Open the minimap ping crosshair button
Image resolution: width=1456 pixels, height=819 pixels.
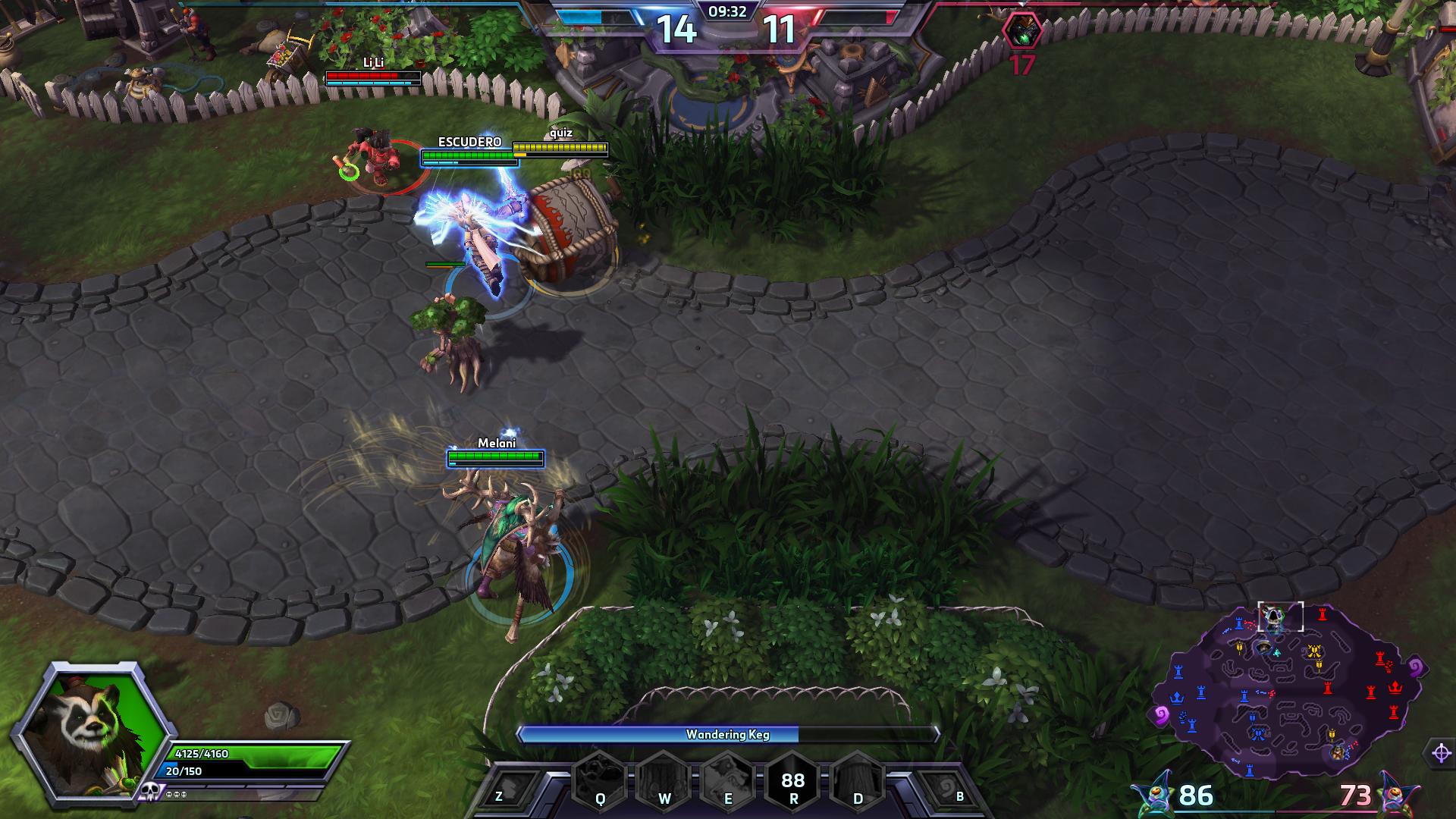tap(1441, 753)
